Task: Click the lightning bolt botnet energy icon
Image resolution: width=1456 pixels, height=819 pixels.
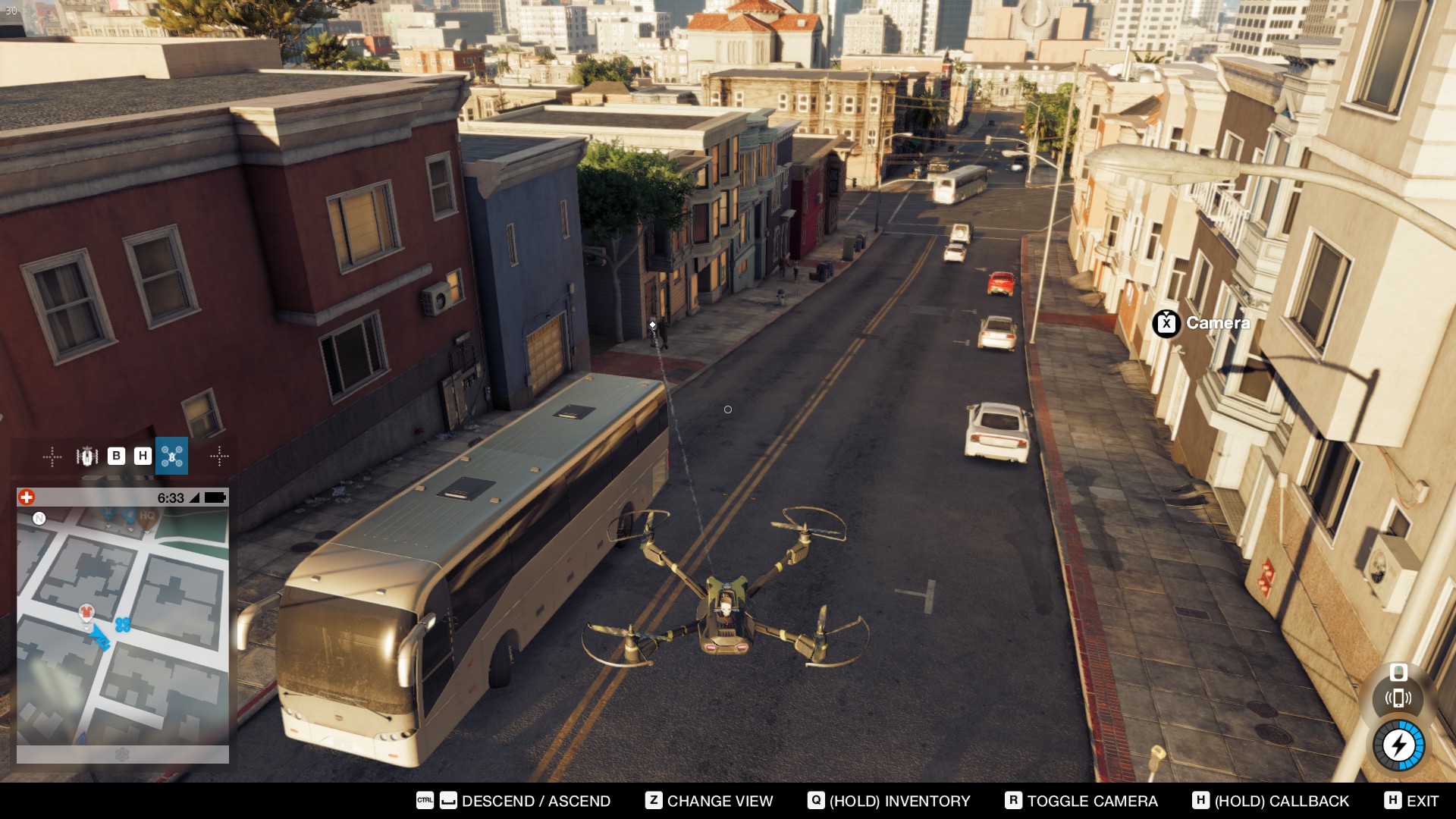Action: coord(1399,745)
